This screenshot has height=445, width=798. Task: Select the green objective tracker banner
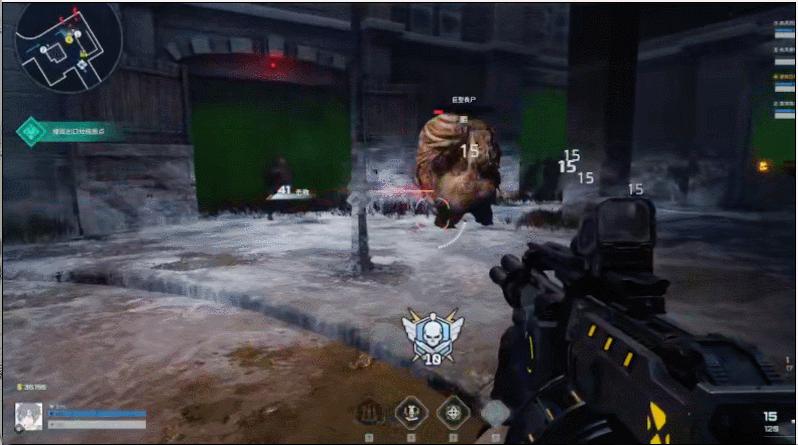pyautogui.click(x=70, y=131)
